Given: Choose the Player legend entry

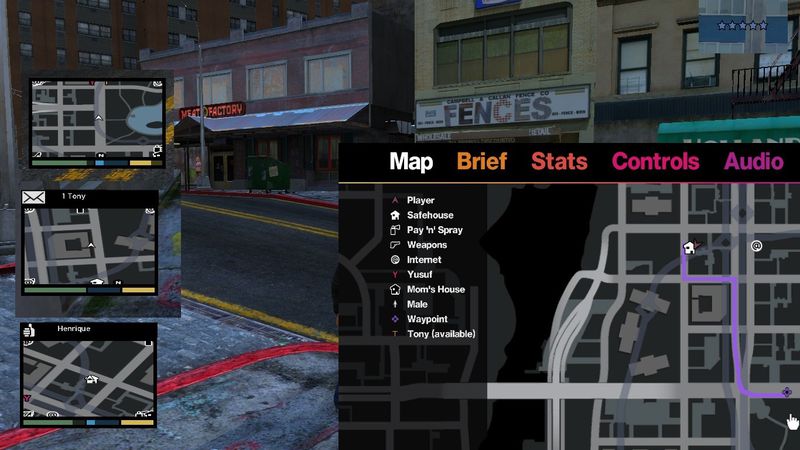Looking at the screenshot, I should 420,200.
